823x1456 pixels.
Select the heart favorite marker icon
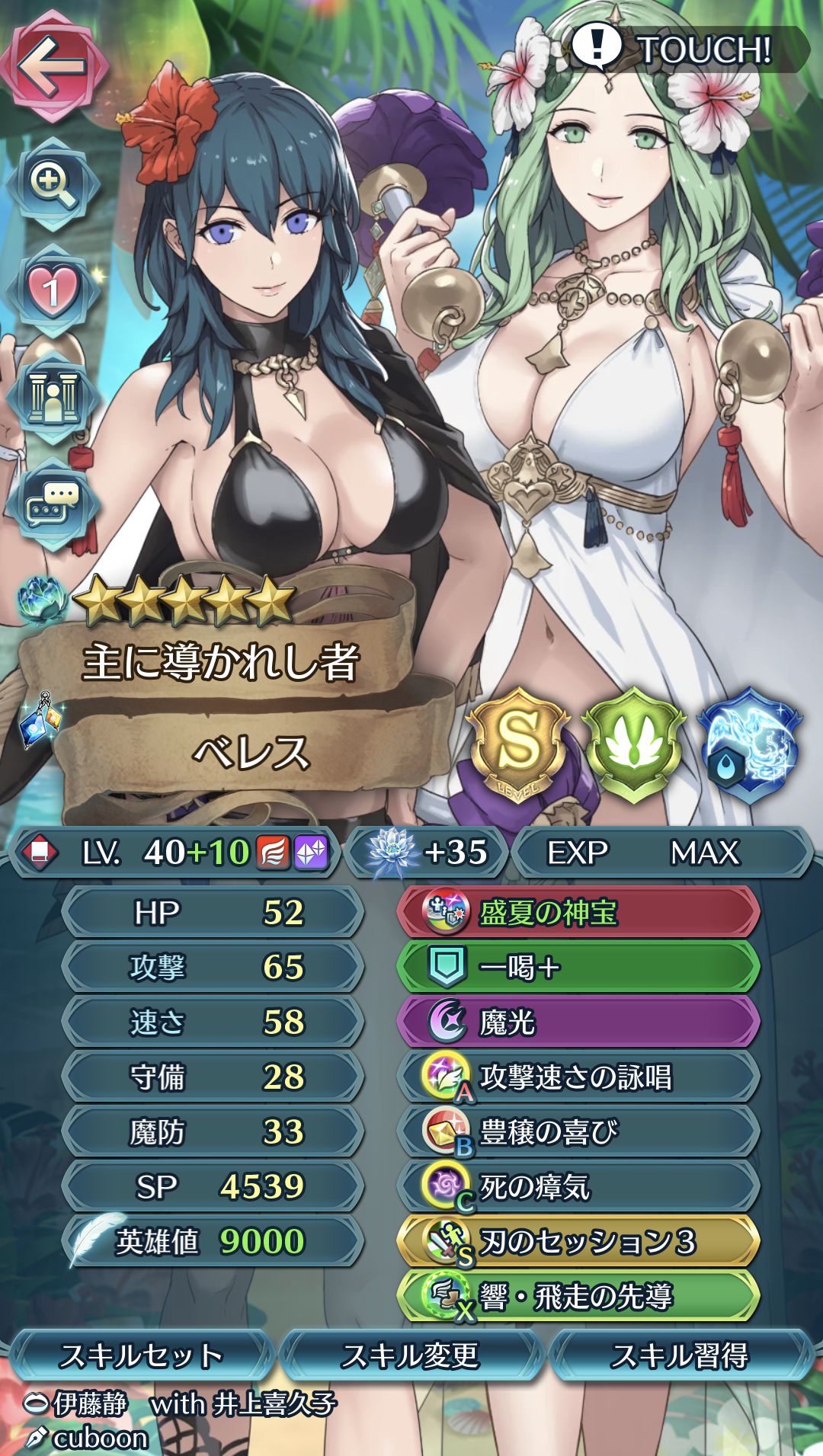(52, 291)
